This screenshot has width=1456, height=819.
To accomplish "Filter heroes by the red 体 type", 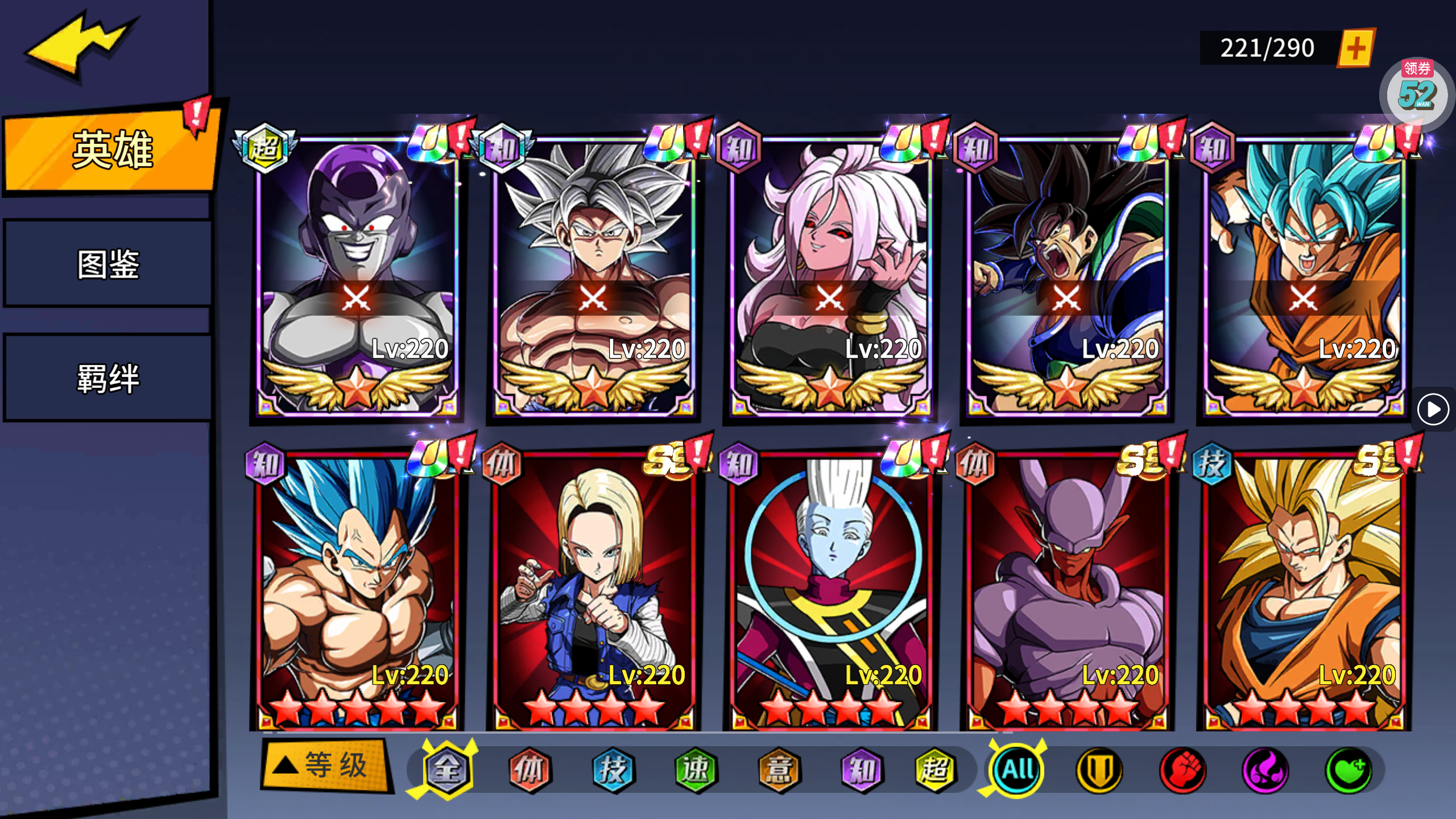I will point(530,770).
